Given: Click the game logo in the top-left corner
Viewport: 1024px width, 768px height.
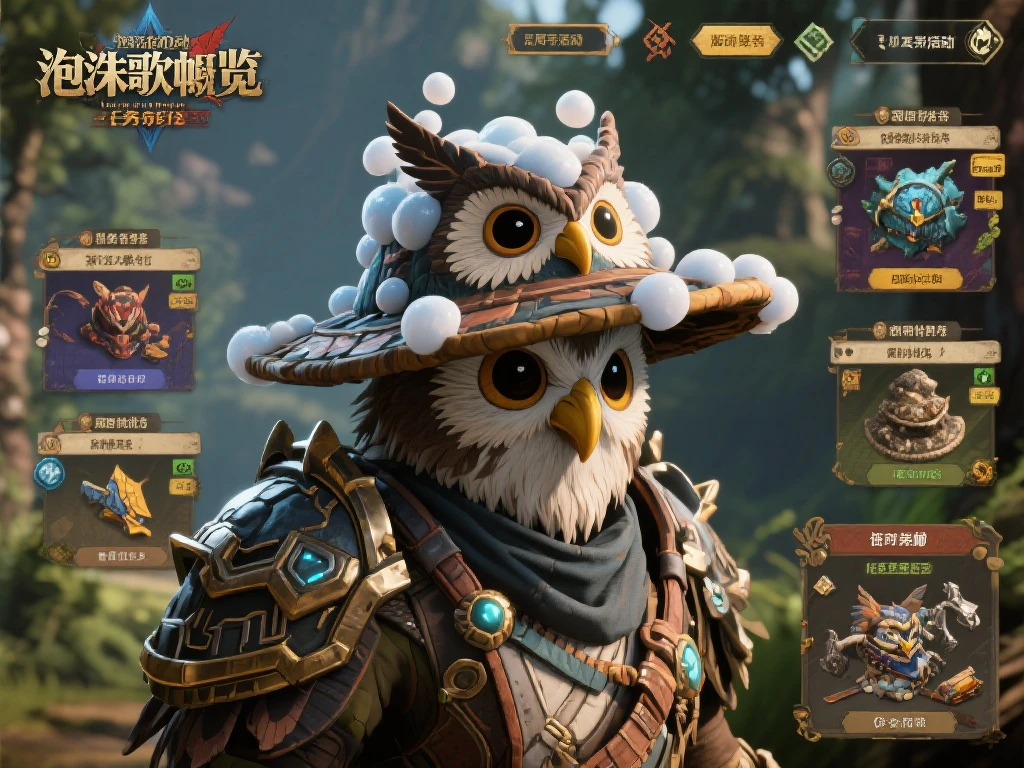Looking at the screenshot, I should [x=150, y=77].
